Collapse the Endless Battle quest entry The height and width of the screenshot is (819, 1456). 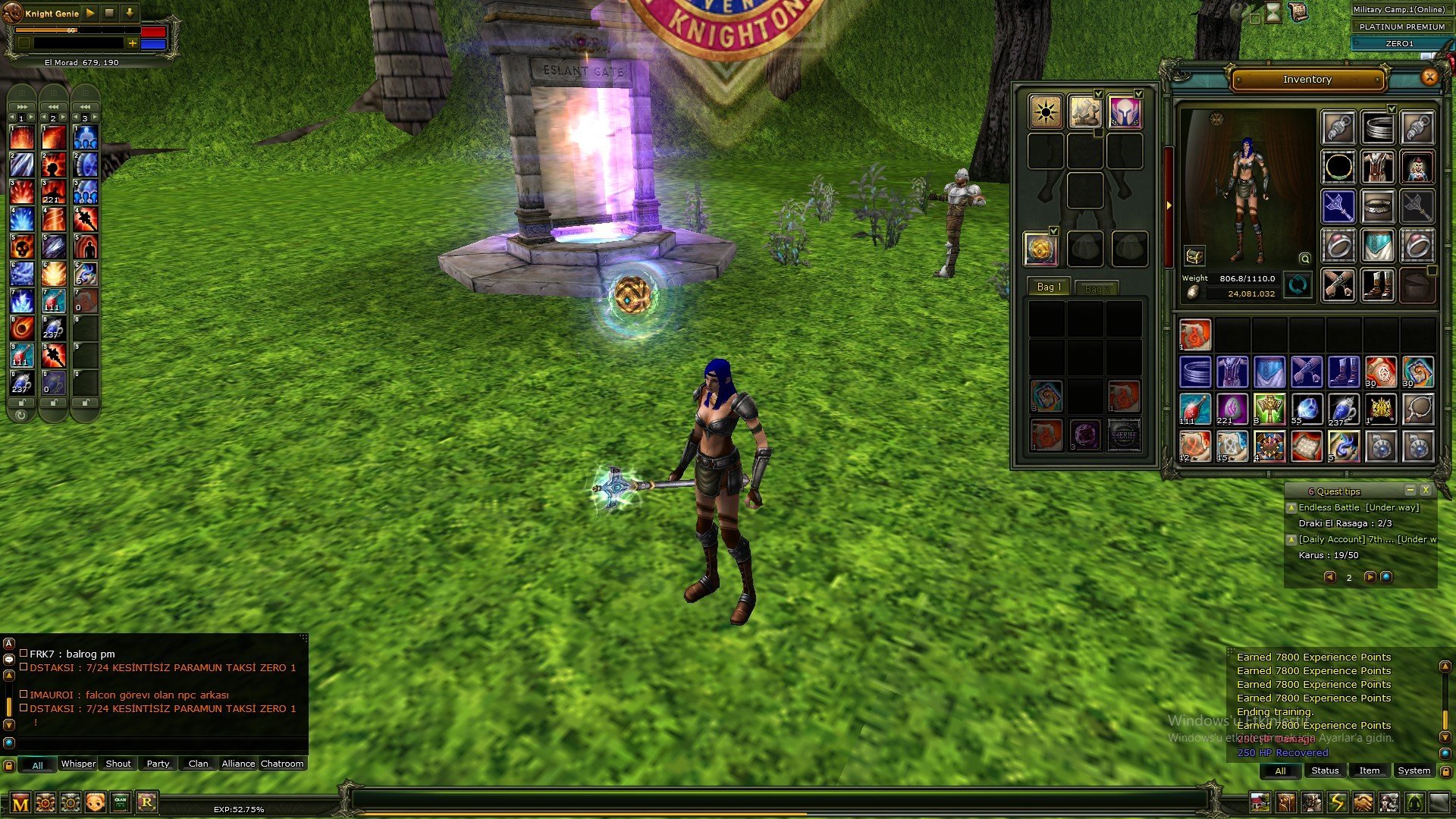click(x=1291, y=507)
